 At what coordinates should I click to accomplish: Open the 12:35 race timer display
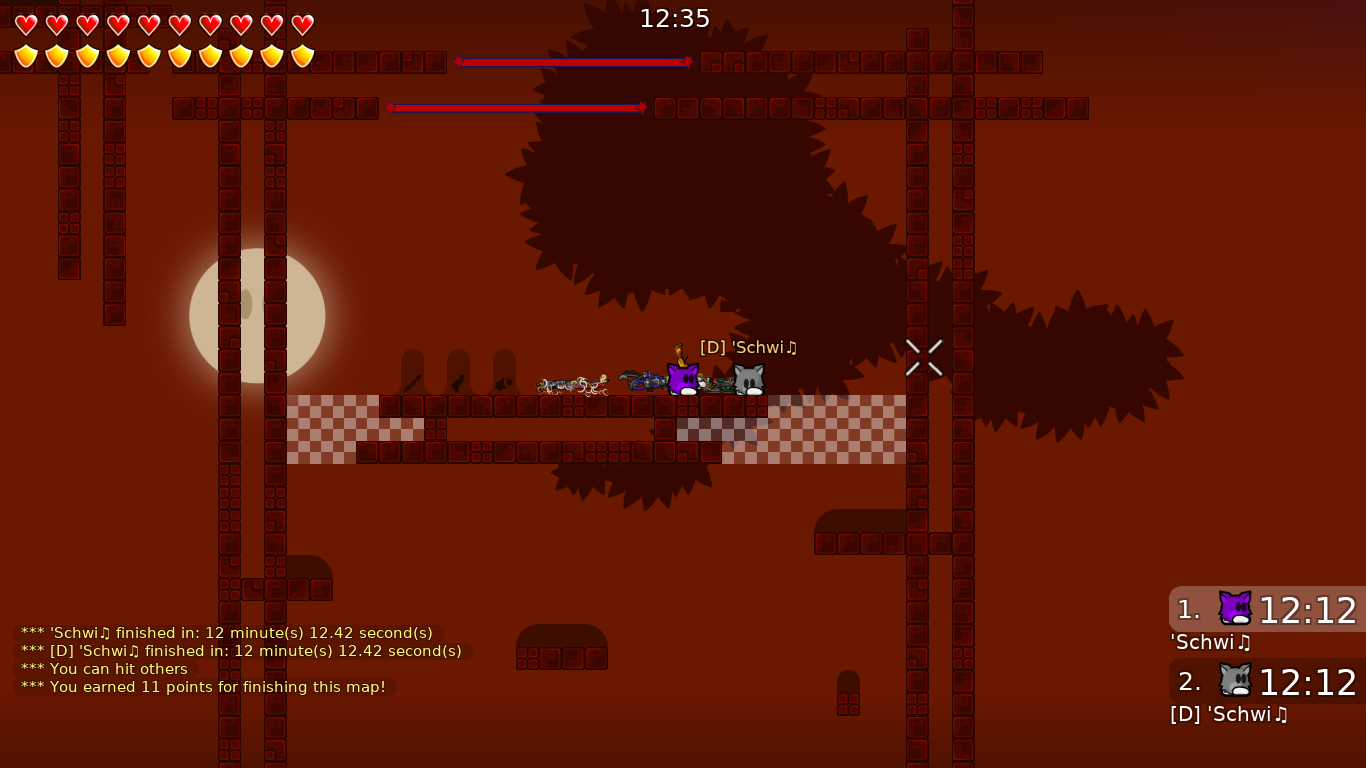click(x=675, y=18)
